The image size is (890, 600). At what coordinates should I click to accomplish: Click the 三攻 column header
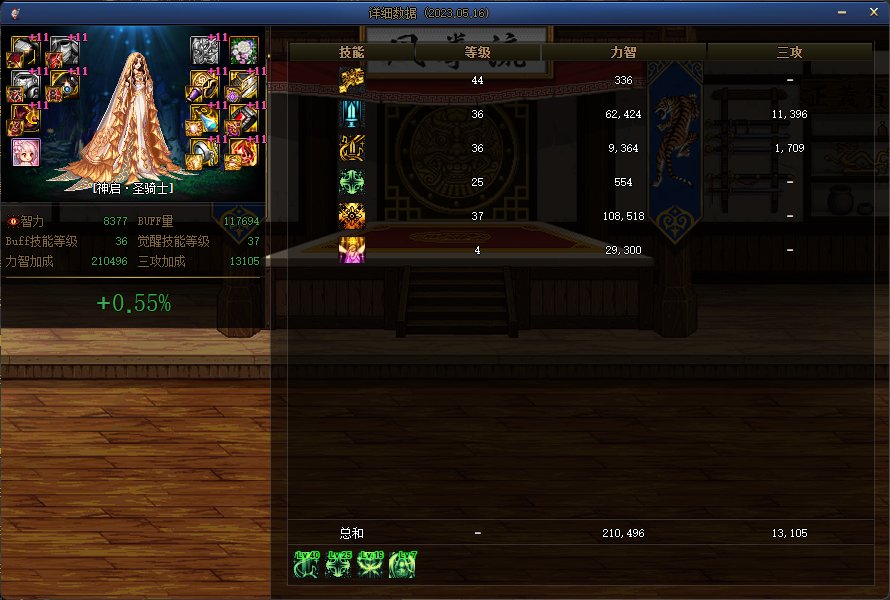790,52
